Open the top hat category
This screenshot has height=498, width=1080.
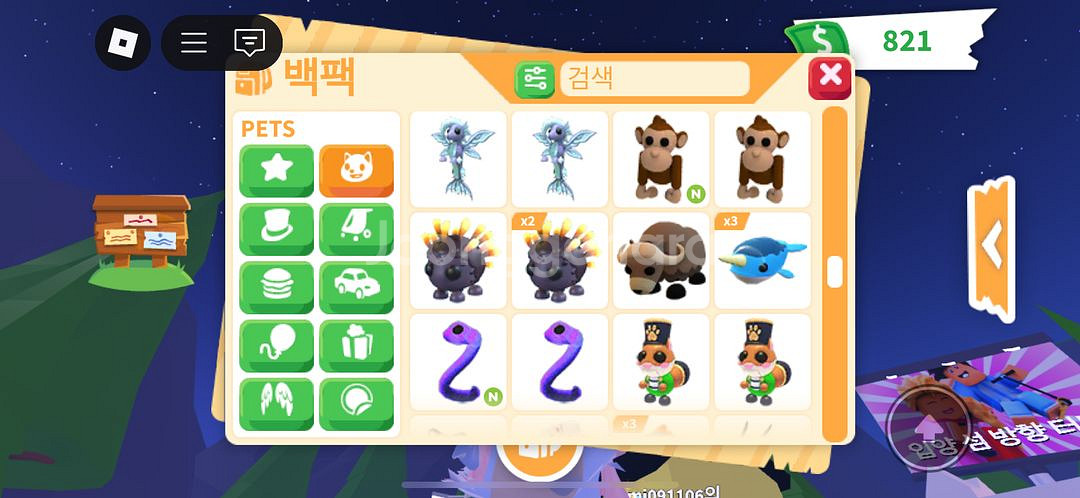coord(276,229)
